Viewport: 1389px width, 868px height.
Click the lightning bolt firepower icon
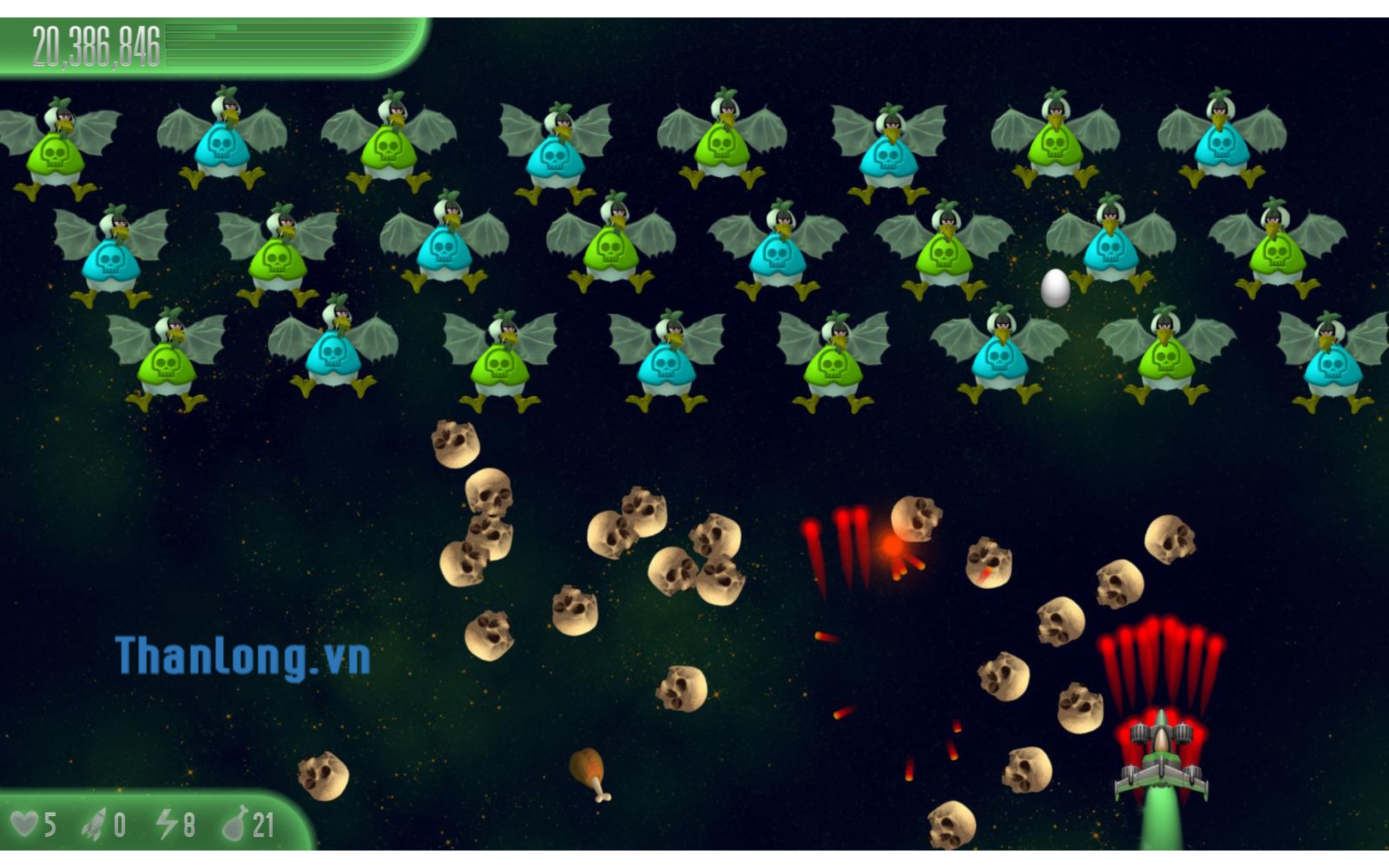[x=167, y=824]
